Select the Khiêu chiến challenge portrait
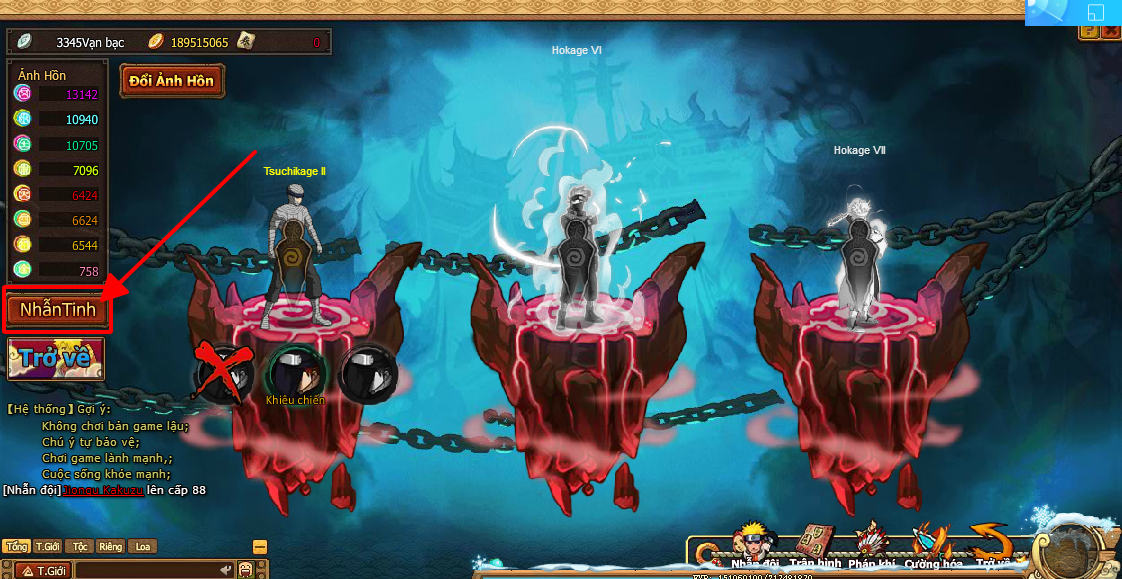This screenshot has height=579, width=1122. point(295,373)
